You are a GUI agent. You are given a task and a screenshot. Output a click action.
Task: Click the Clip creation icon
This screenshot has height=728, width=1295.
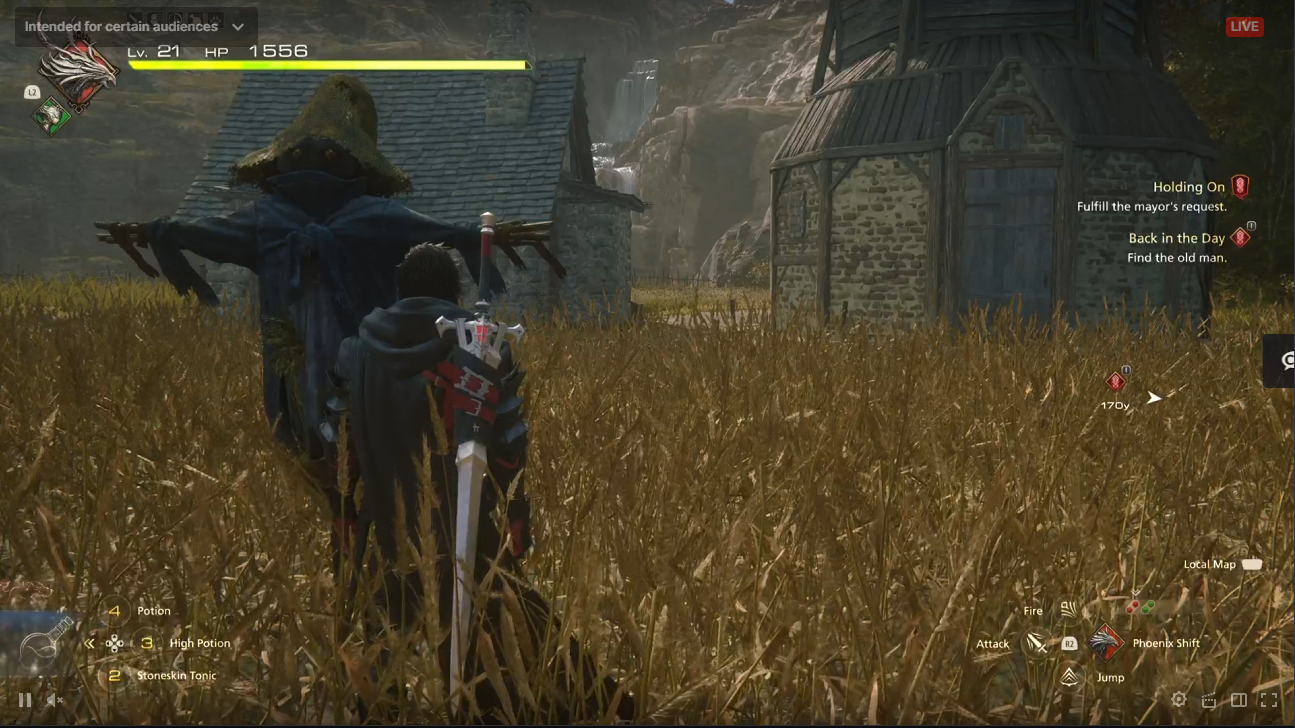tap(1208, 700)
